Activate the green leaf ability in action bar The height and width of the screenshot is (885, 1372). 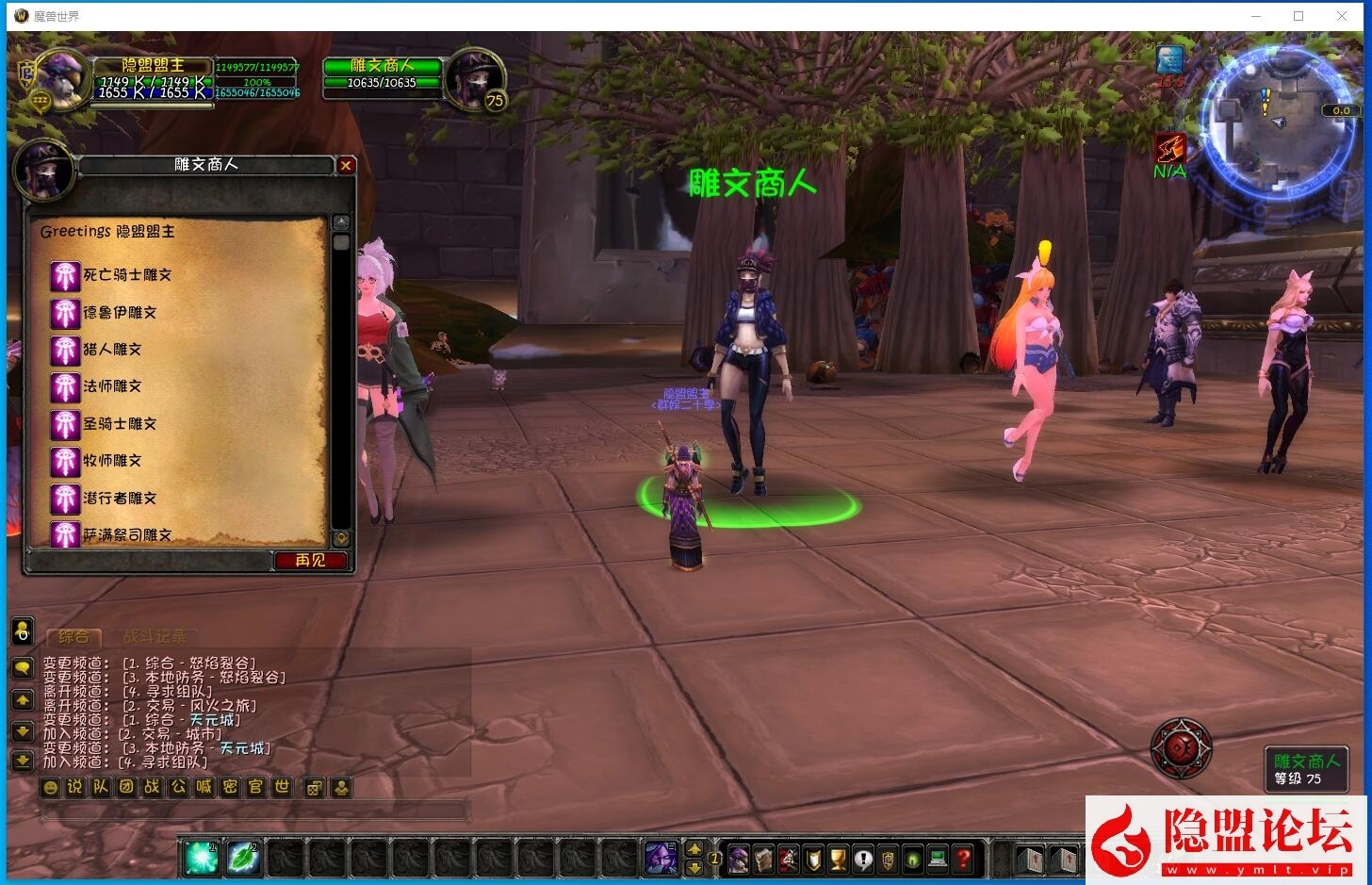(243, 858)
